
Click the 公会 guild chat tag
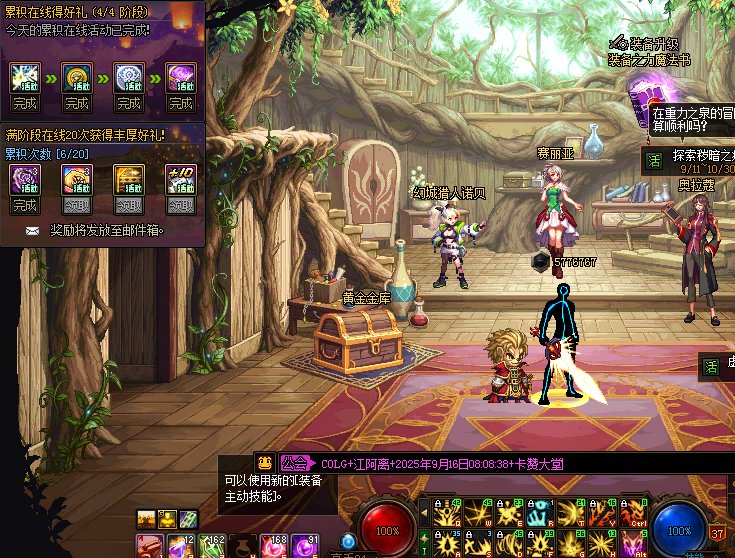294,463
